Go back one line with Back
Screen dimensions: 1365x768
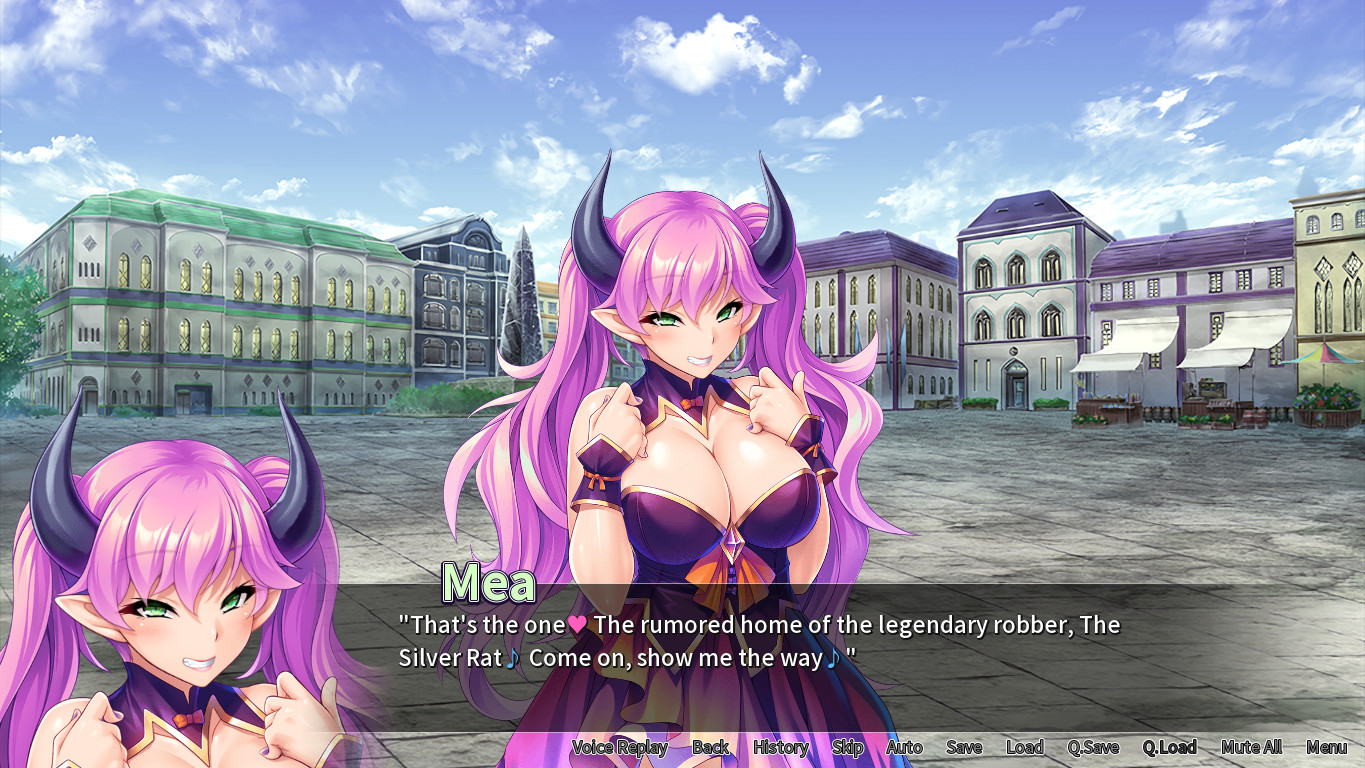tap(710, 747)
